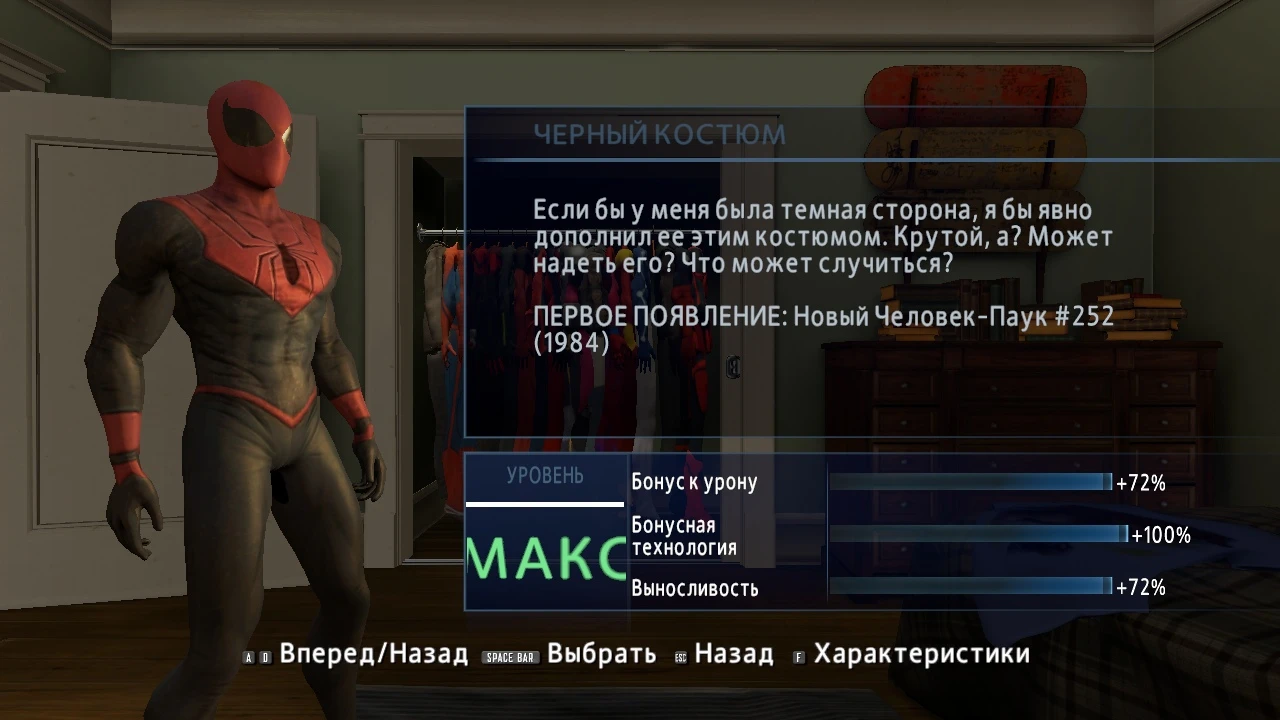
Task: Click the A key icon for previous suit
Action: (247, 656)
